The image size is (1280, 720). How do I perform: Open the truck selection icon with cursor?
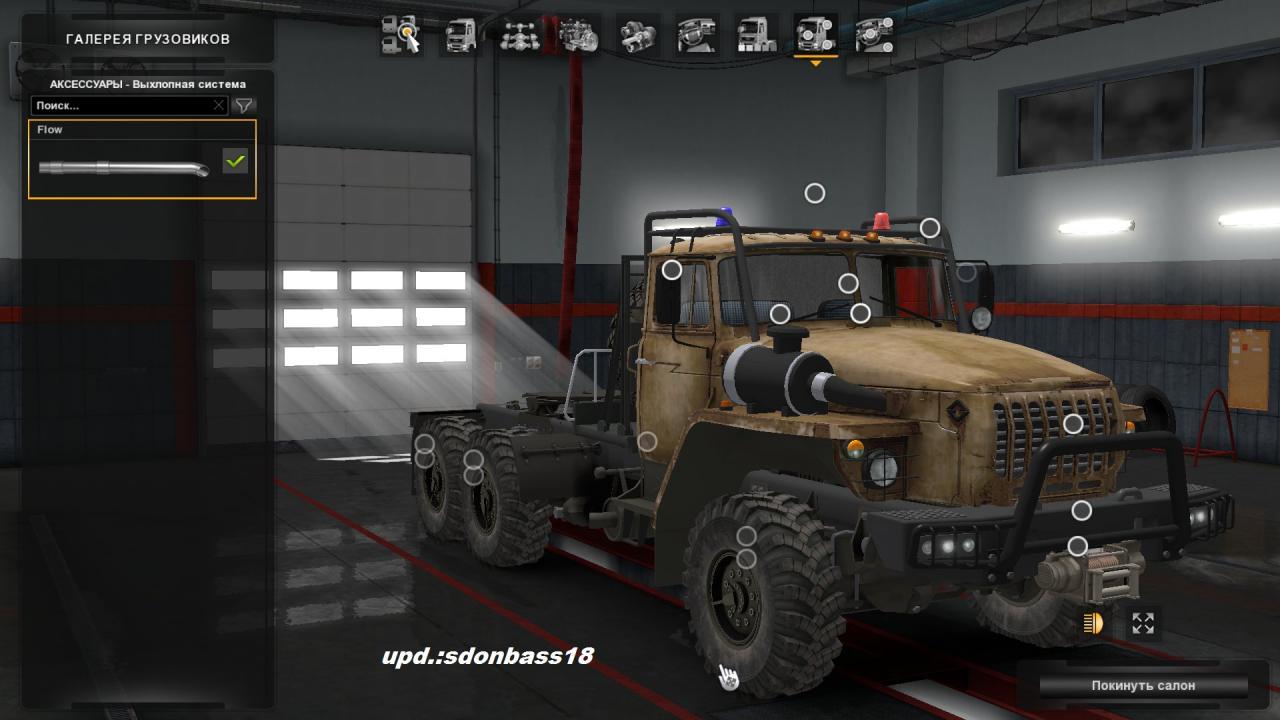(400, 36)
